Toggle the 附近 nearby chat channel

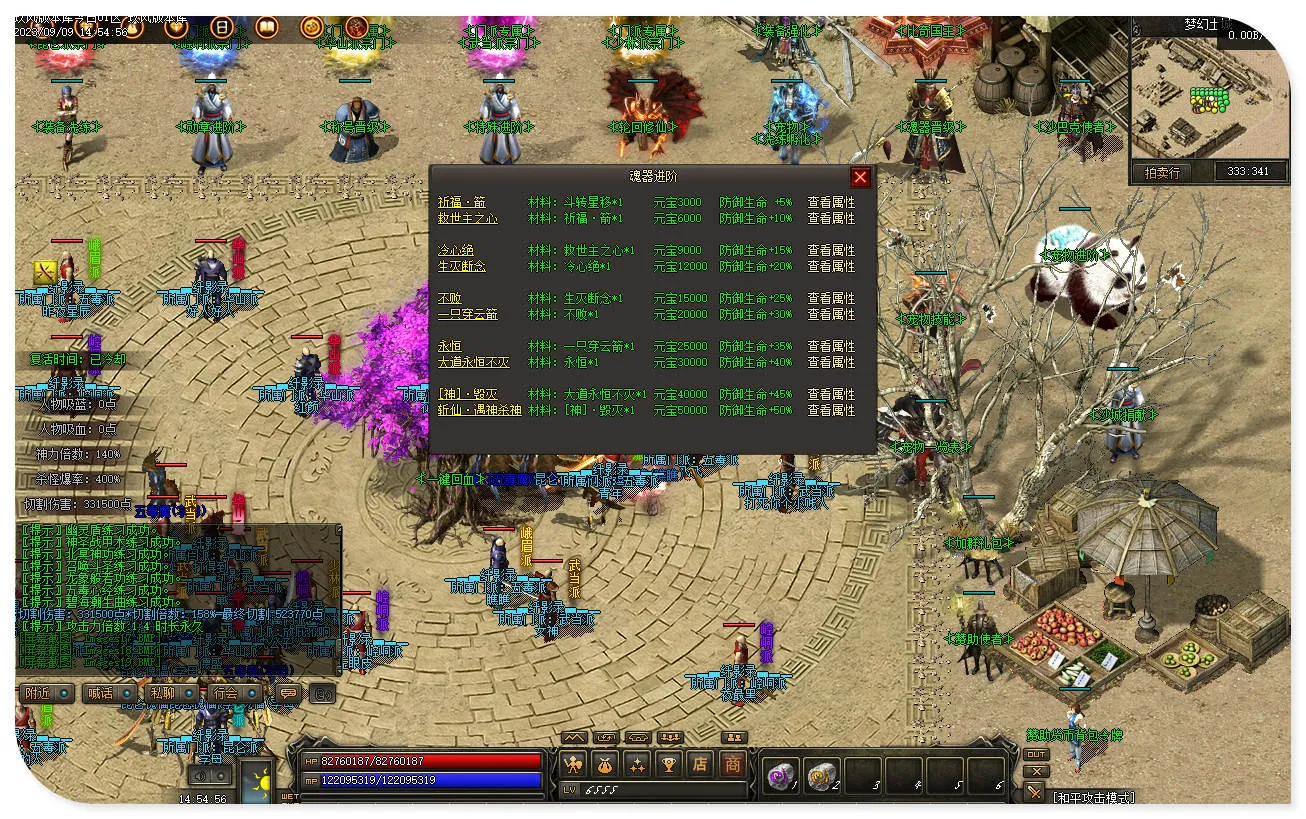(46, 693)
